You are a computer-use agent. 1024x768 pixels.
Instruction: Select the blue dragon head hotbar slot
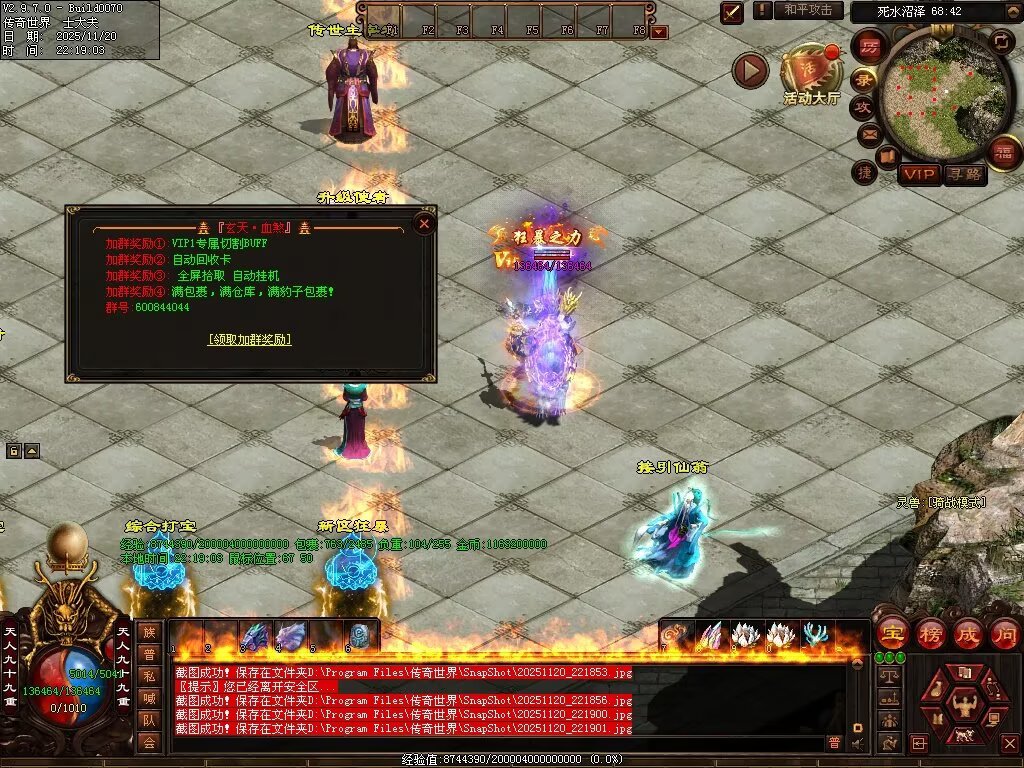point(255,636)
